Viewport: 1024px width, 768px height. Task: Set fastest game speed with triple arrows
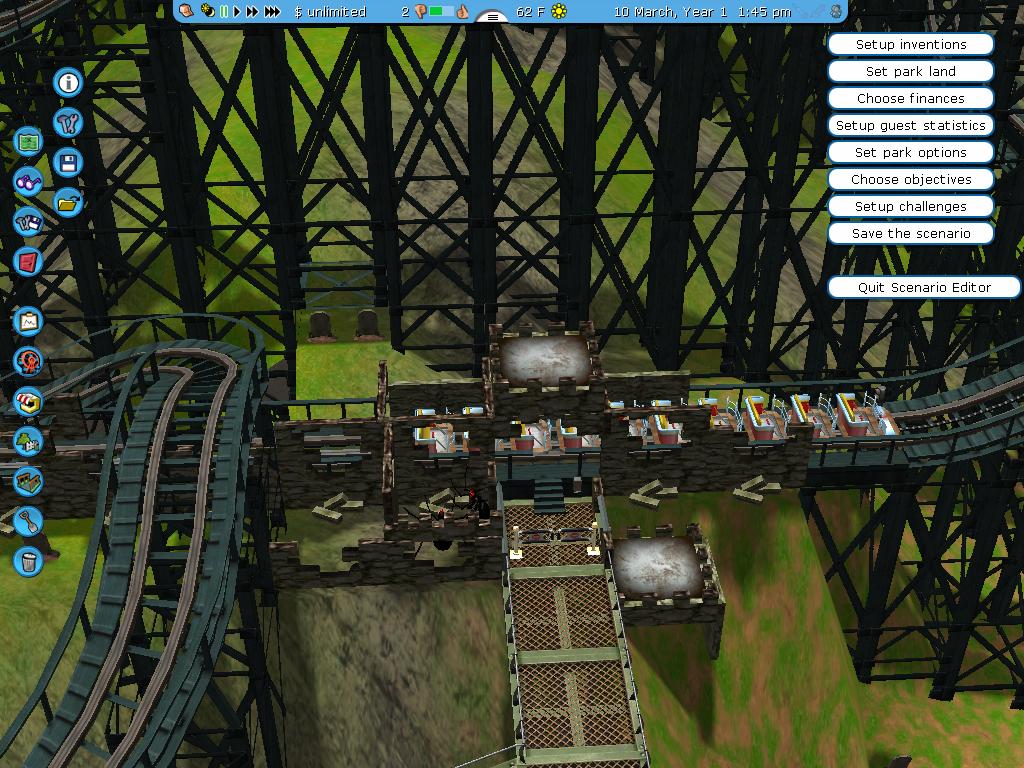click(x=272, y=12)
